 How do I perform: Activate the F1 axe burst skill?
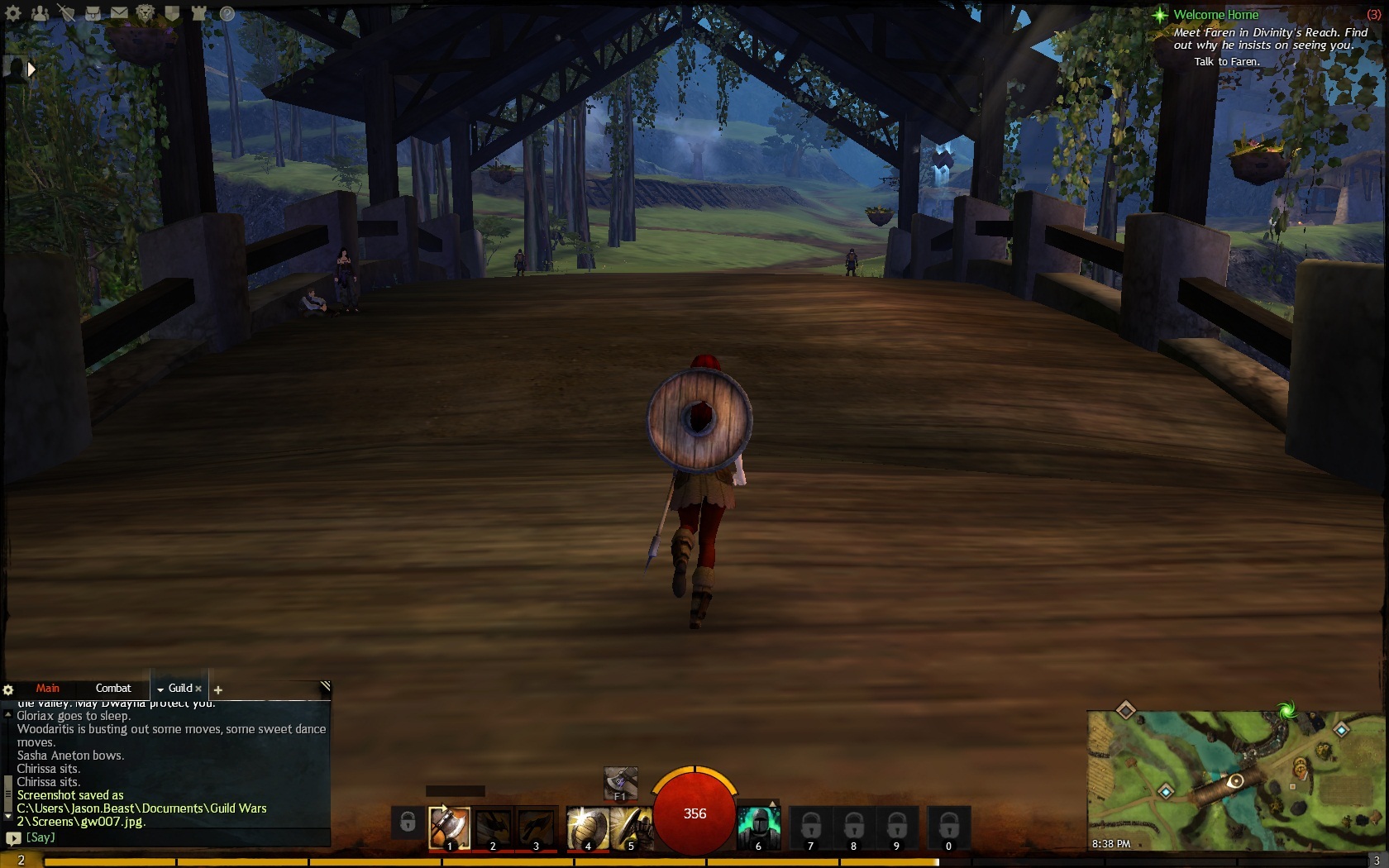620,782
